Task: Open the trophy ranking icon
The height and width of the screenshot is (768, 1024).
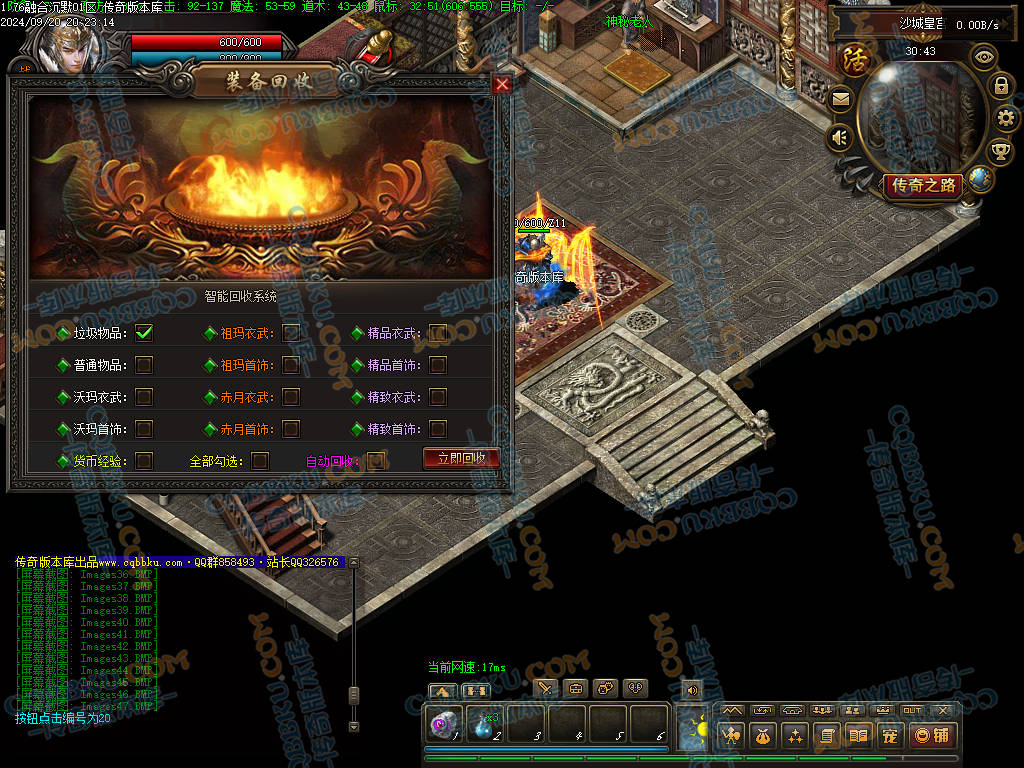Action: point(999,151)
